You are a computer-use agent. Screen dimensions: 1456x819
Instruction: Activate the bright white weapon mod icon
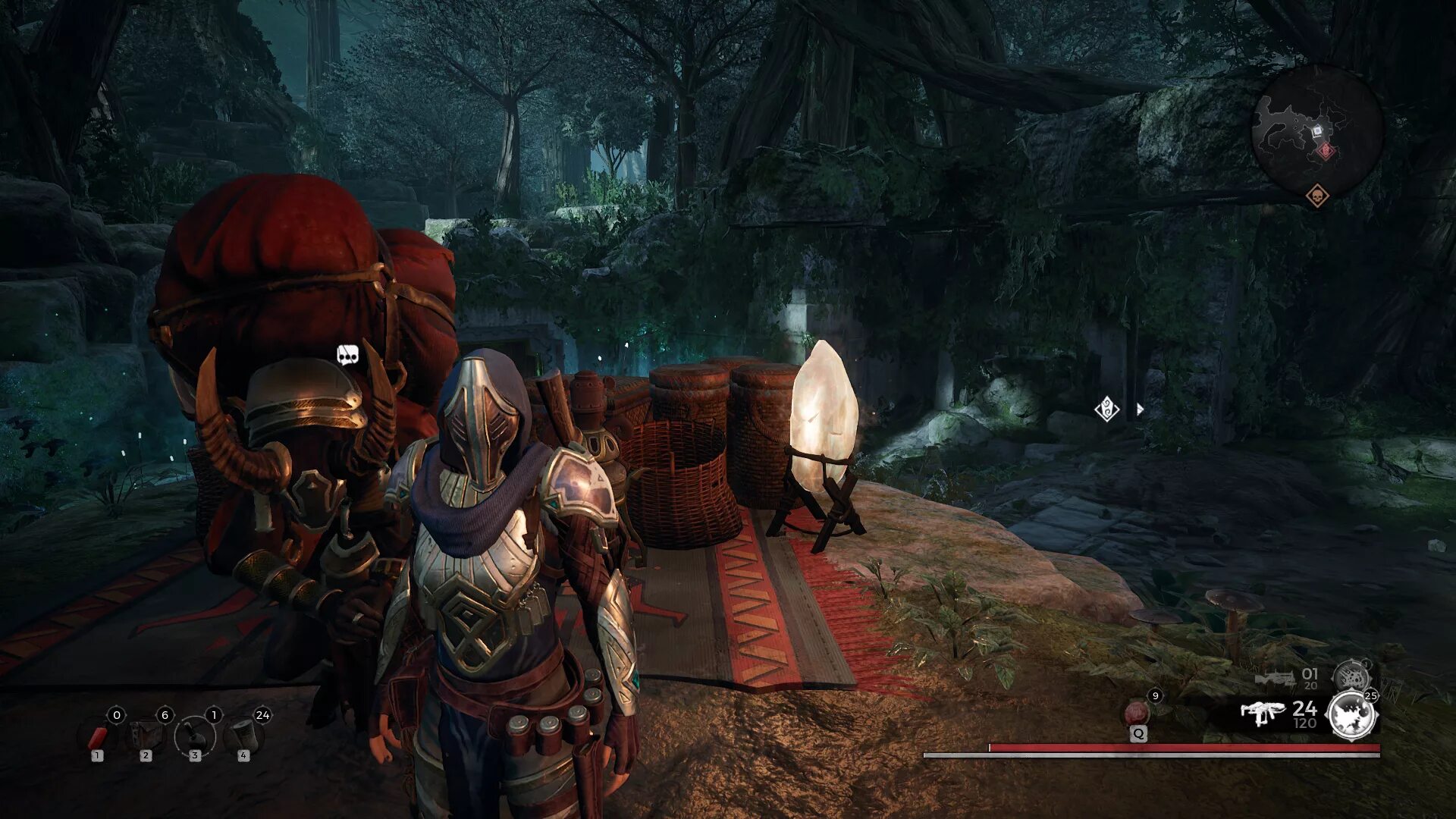[x=1352, y=715]
